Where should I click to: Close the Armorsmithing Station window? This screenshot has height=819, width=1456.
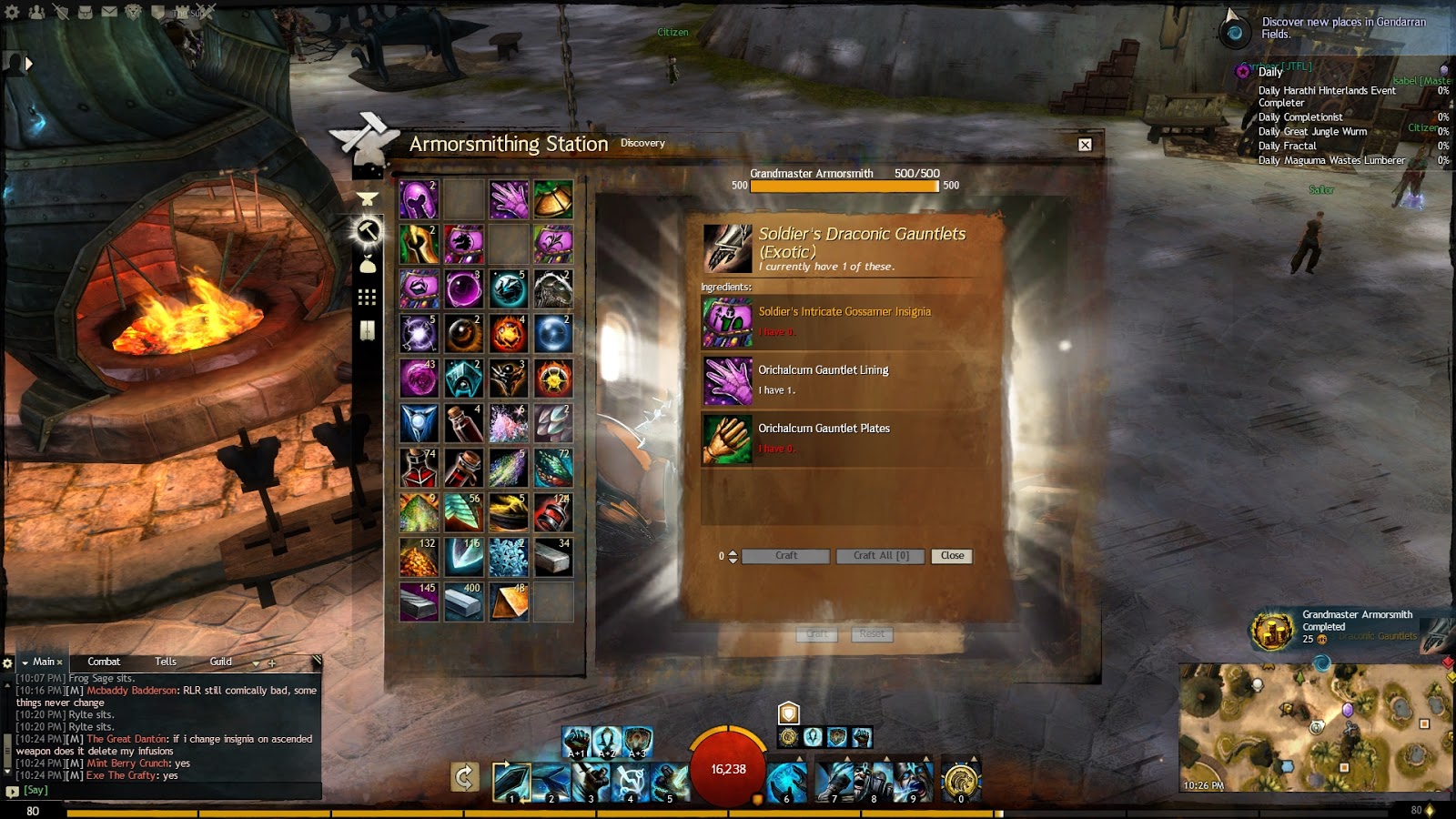1085,145
